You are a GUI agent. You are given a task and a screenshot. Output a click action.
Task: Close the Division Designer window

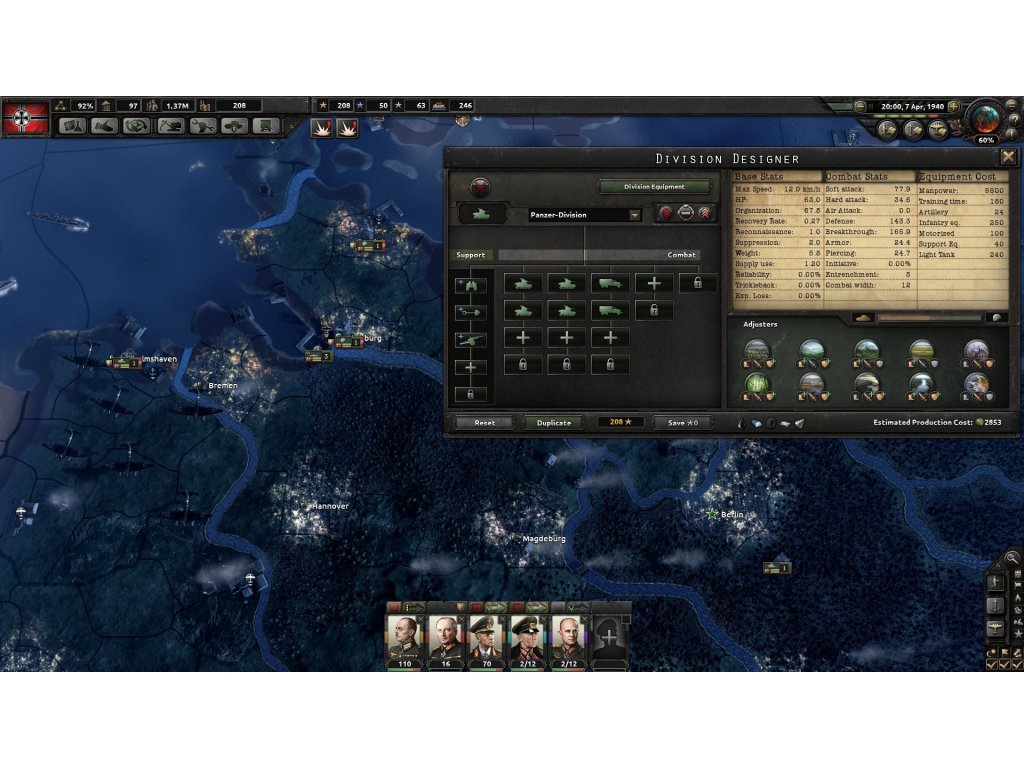1008,157
